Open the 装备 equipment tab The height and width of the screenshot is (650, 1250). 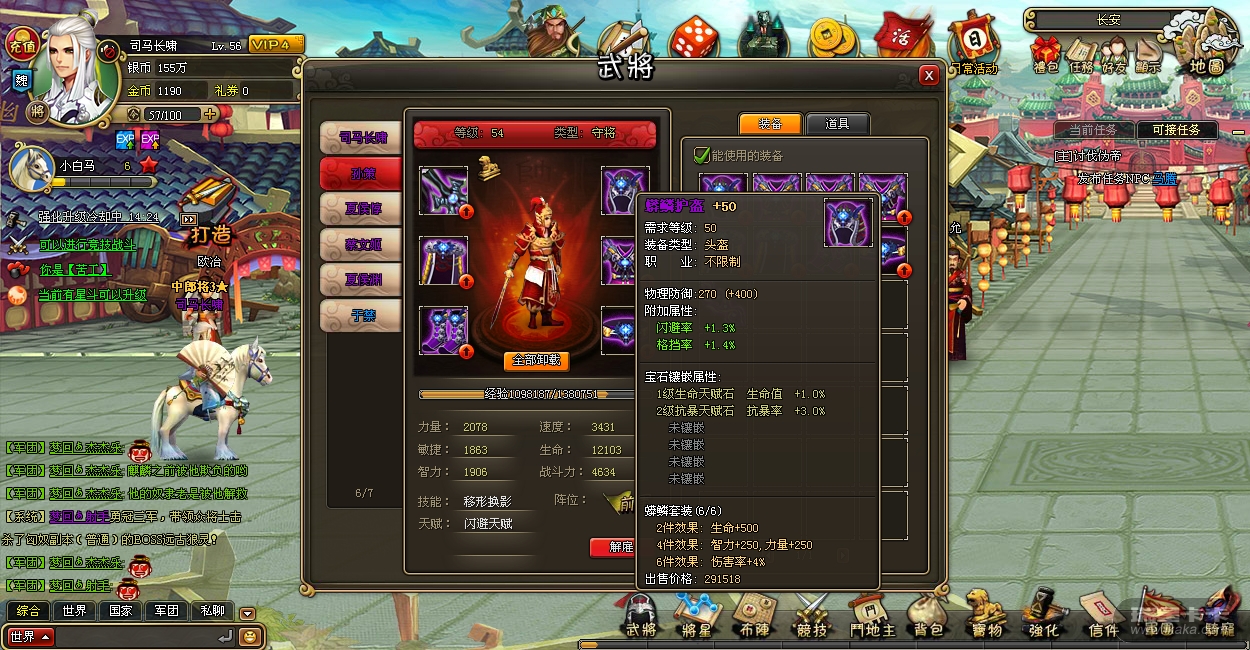pyautogui.click(x=770, y=124)
